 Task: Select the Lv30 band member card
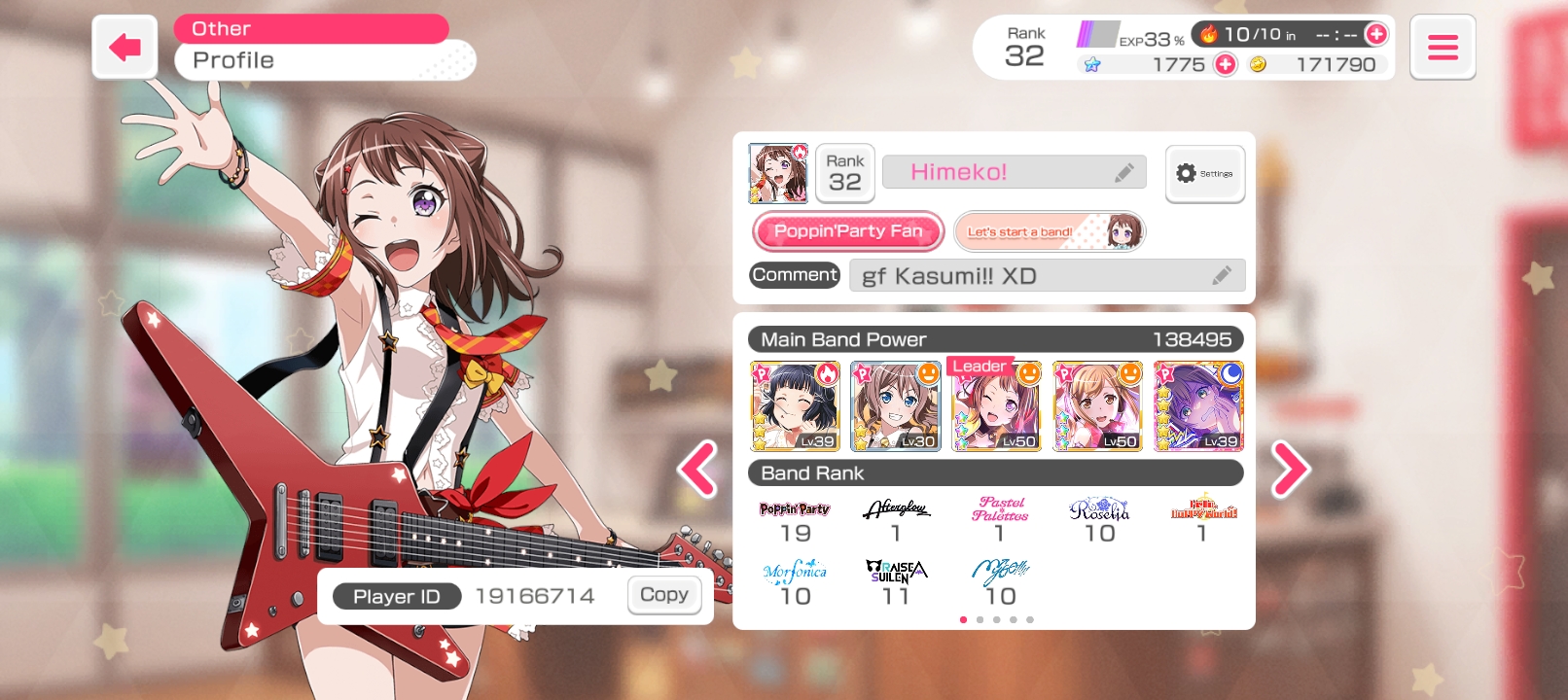pyautogui.click(x=895, y=406)
